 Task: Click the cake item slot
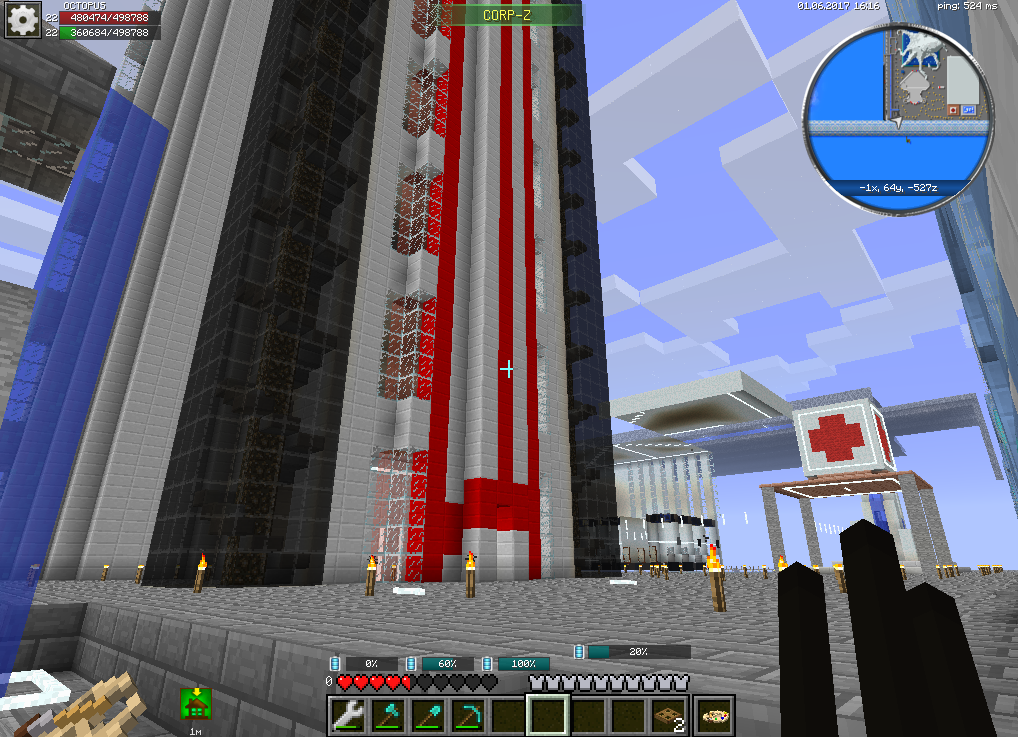point(714,715)
